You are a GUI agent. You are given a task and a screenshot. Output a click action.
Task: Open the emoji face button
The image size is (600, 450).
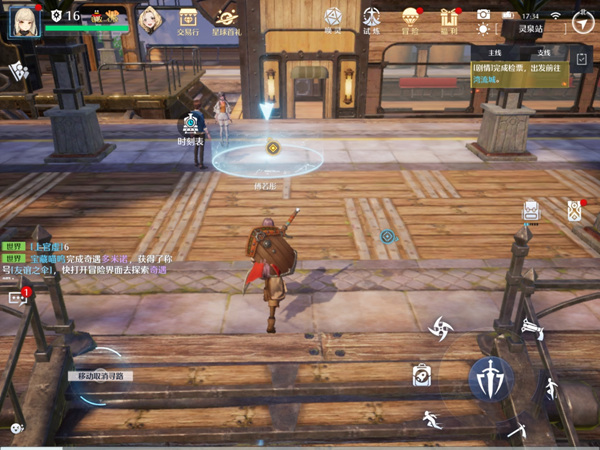(16, 428)
